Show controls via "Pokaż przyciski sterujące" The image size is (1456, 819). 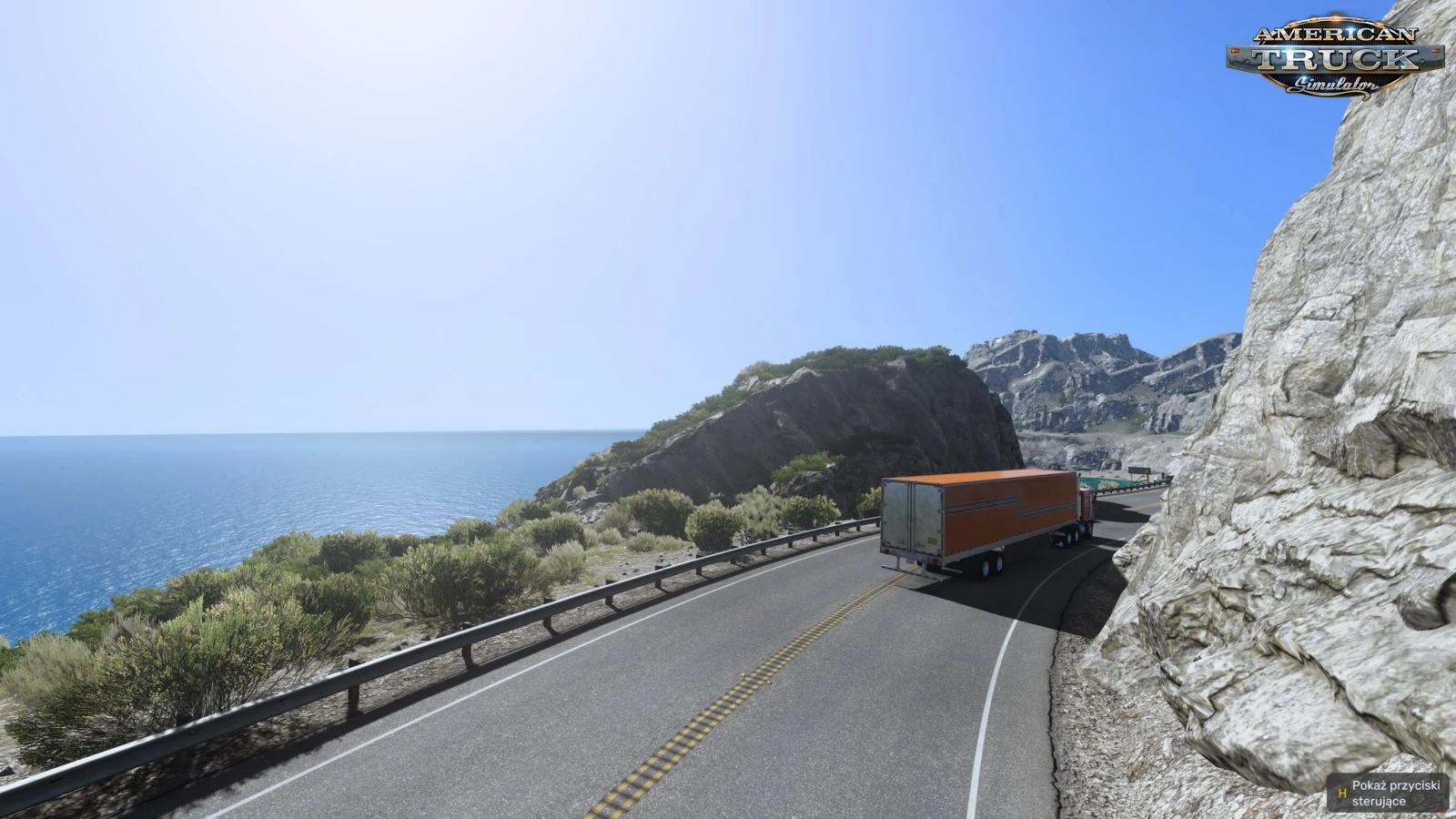[x=1389, y=793]
